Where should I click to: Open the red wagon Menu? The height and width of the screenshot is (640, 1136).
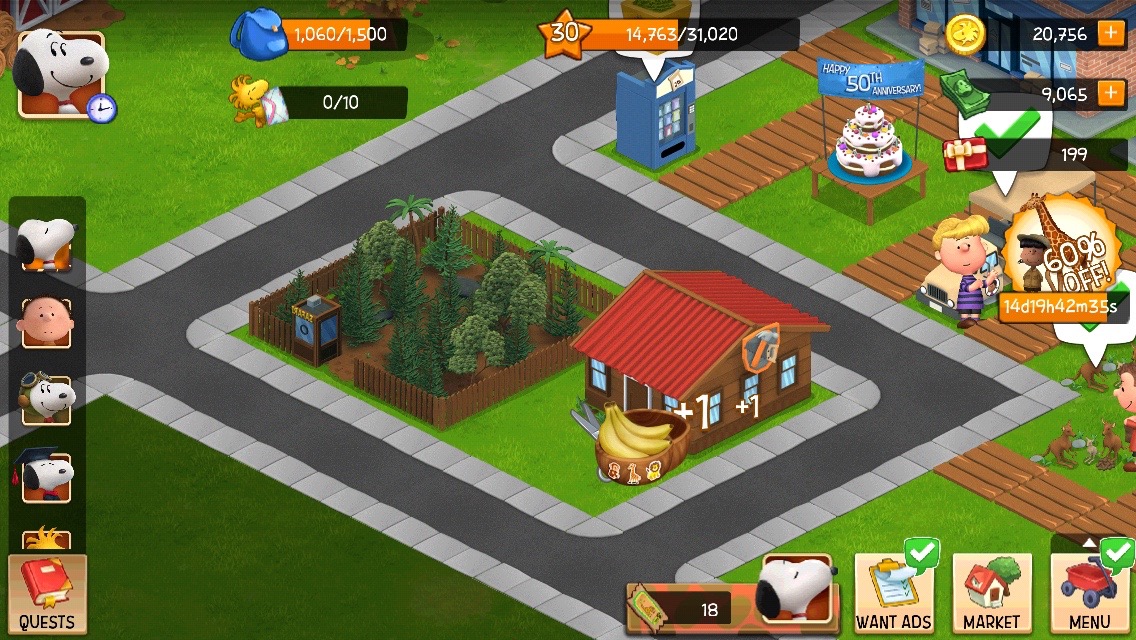tap(1090, 592)
